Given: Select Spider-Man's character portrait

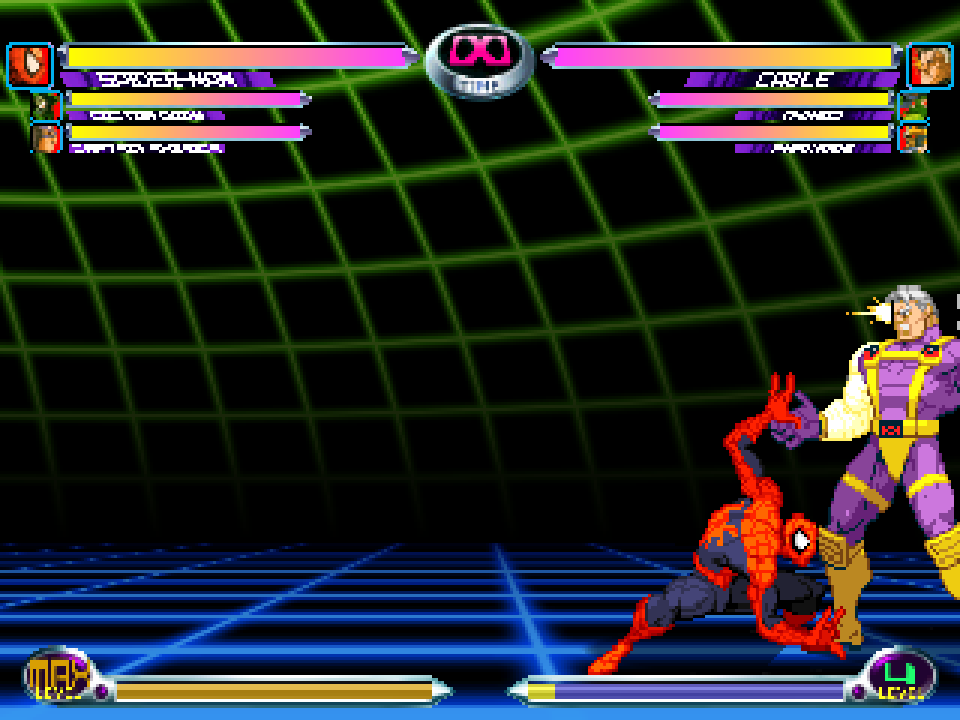Looking at the screenshot, I should [x=30, y=66].
